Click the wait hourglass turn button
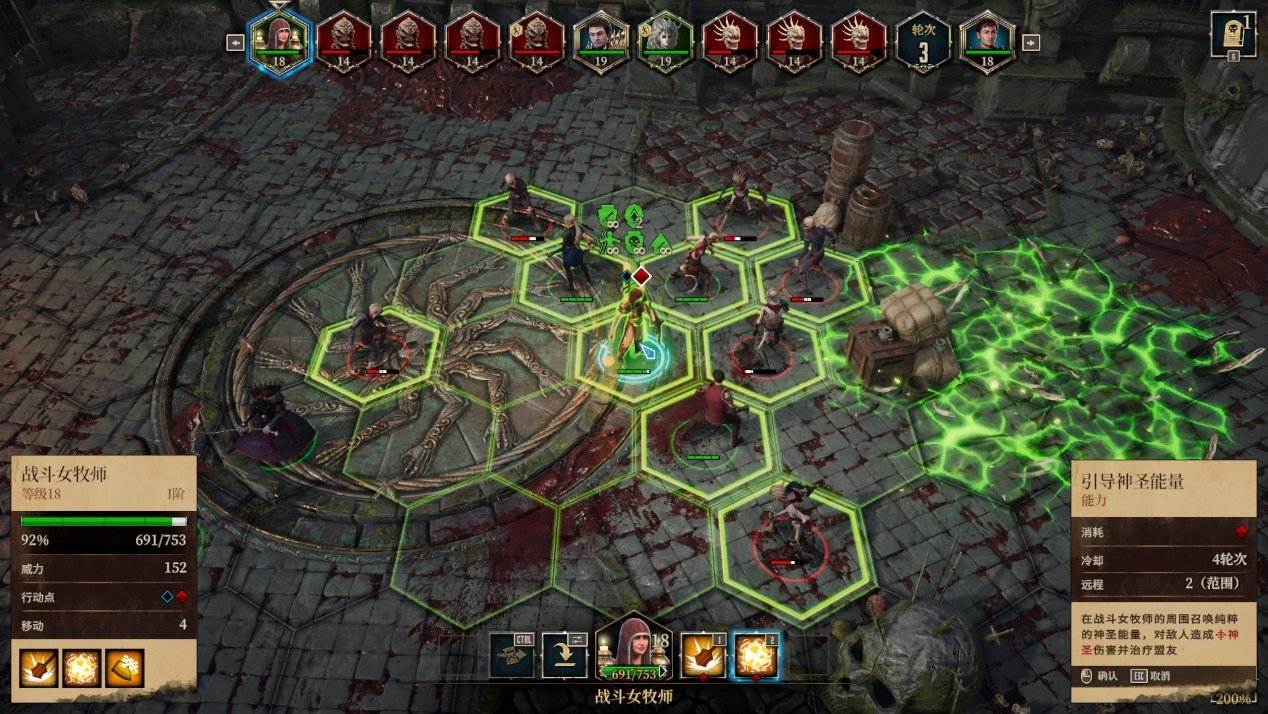 pyautogui.click(x=512, y=655)
